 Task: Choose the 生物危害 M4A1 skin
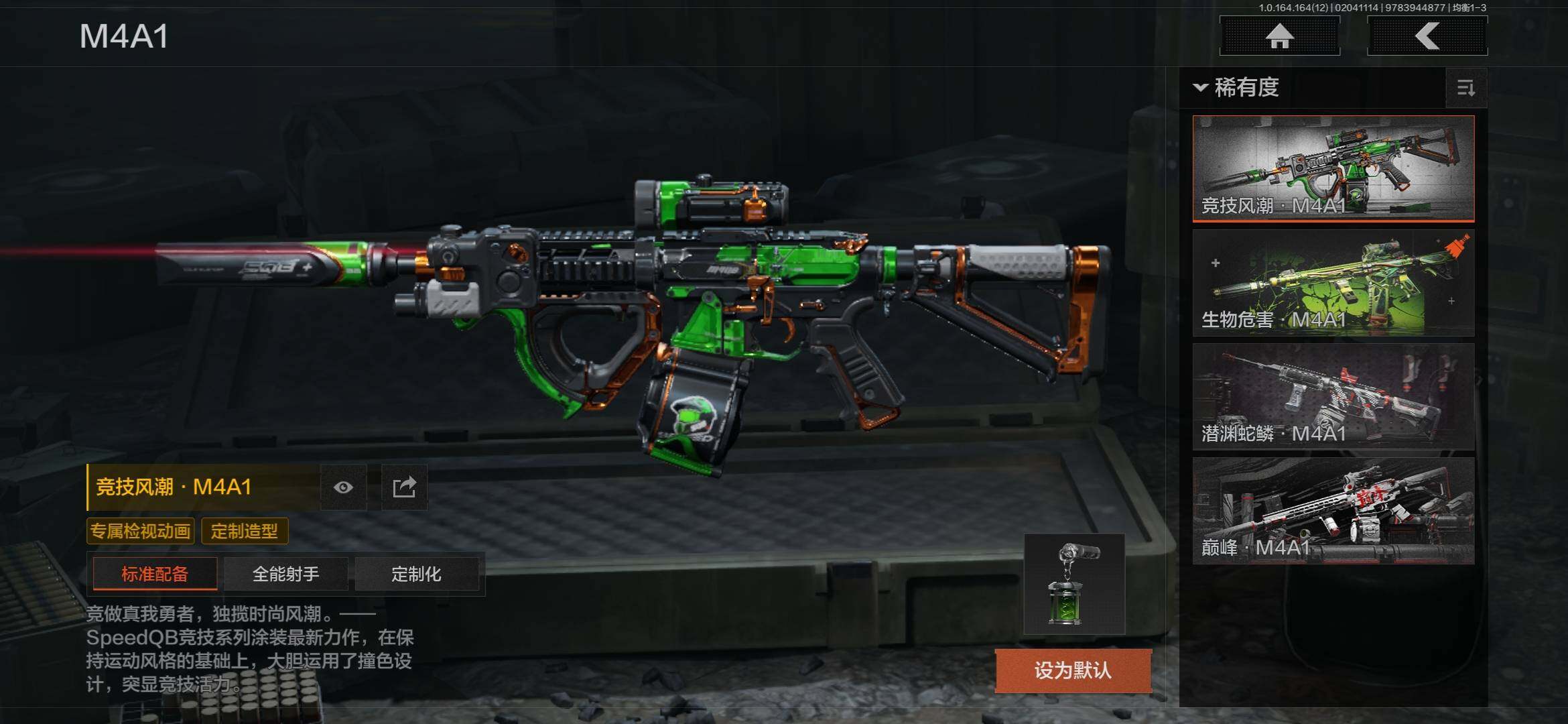pyautogui.click(x=1333, y=282)
